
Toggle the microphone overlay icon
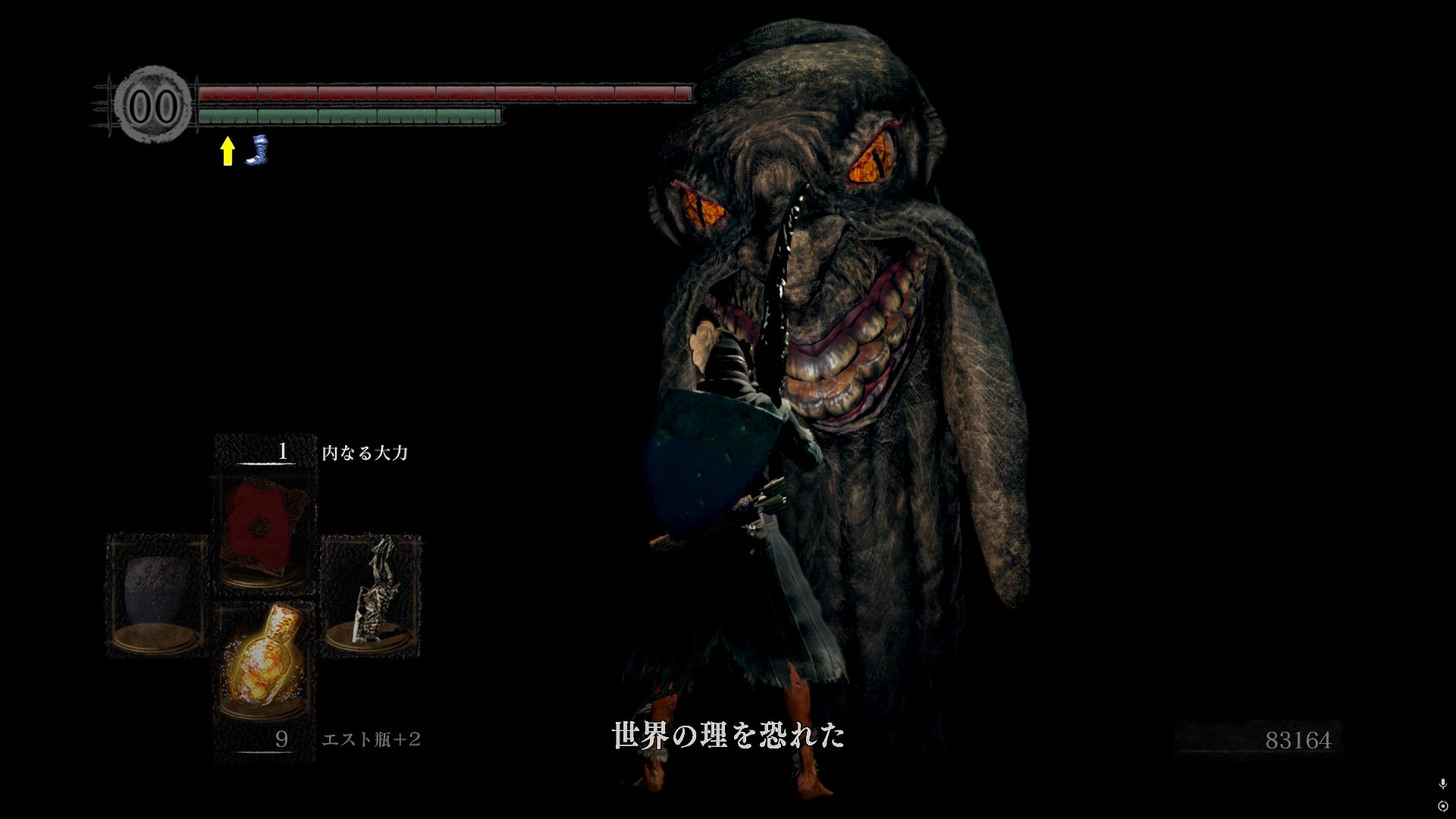1442,784
